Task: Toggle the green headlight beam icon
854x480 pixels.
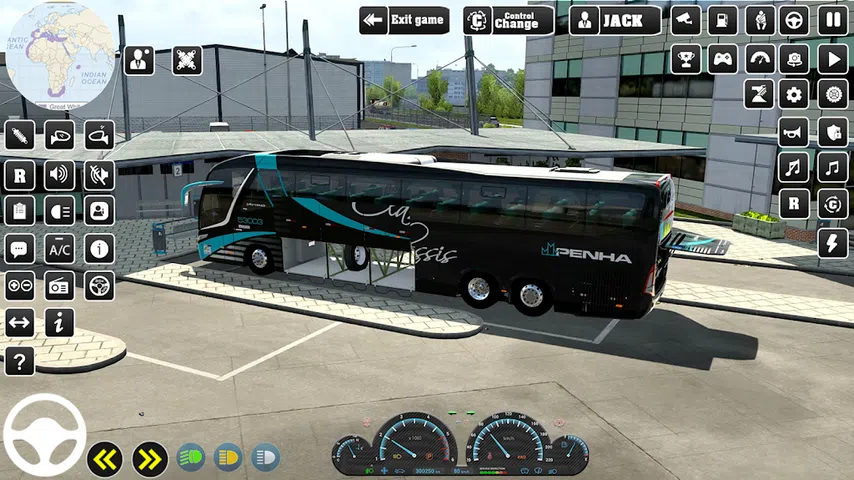Action: 191,458
